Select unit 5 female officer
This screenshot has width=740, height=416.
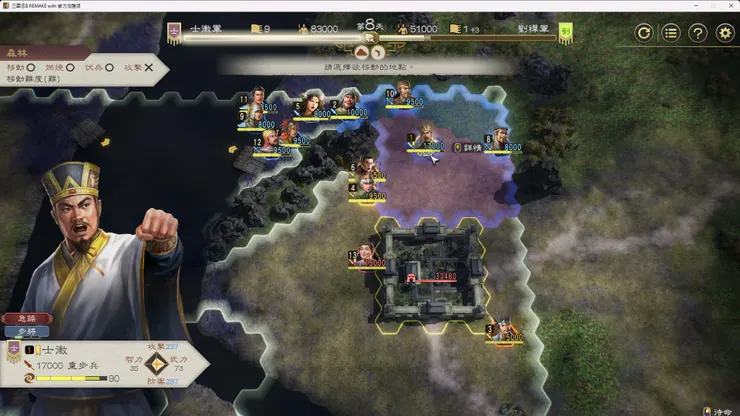313,104
